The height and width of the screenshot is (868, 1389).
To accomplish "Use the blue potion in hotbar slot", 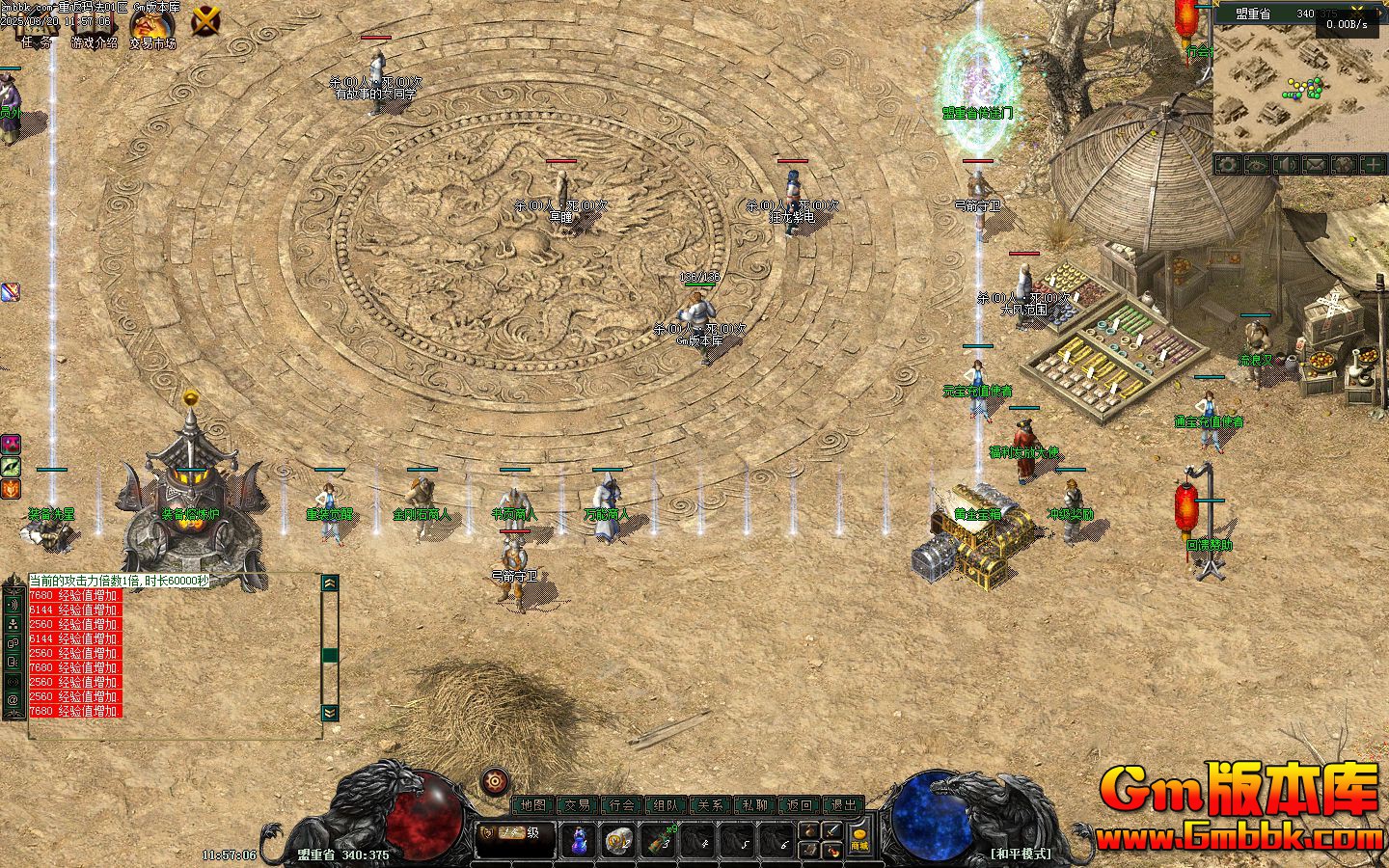I will 579,840.
